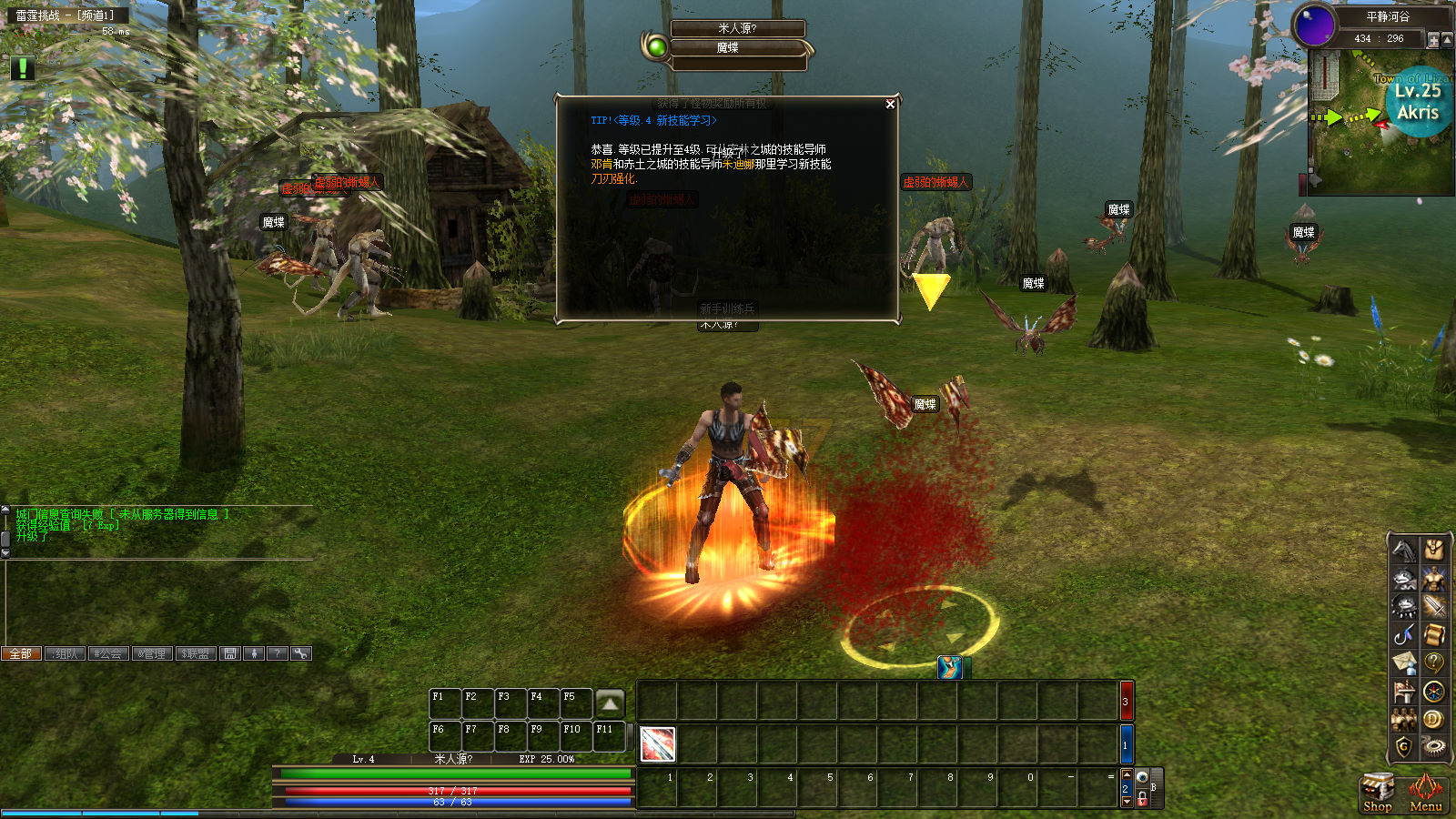Activate the sword slash skill slot

(x=657, y=744)
